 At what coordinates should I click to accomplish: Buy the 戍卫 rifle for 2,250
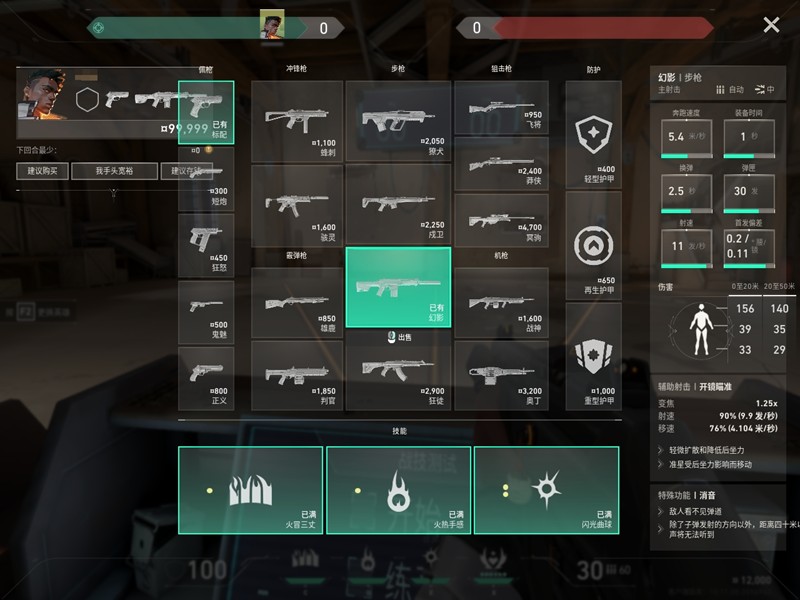[x=398, y=204]
